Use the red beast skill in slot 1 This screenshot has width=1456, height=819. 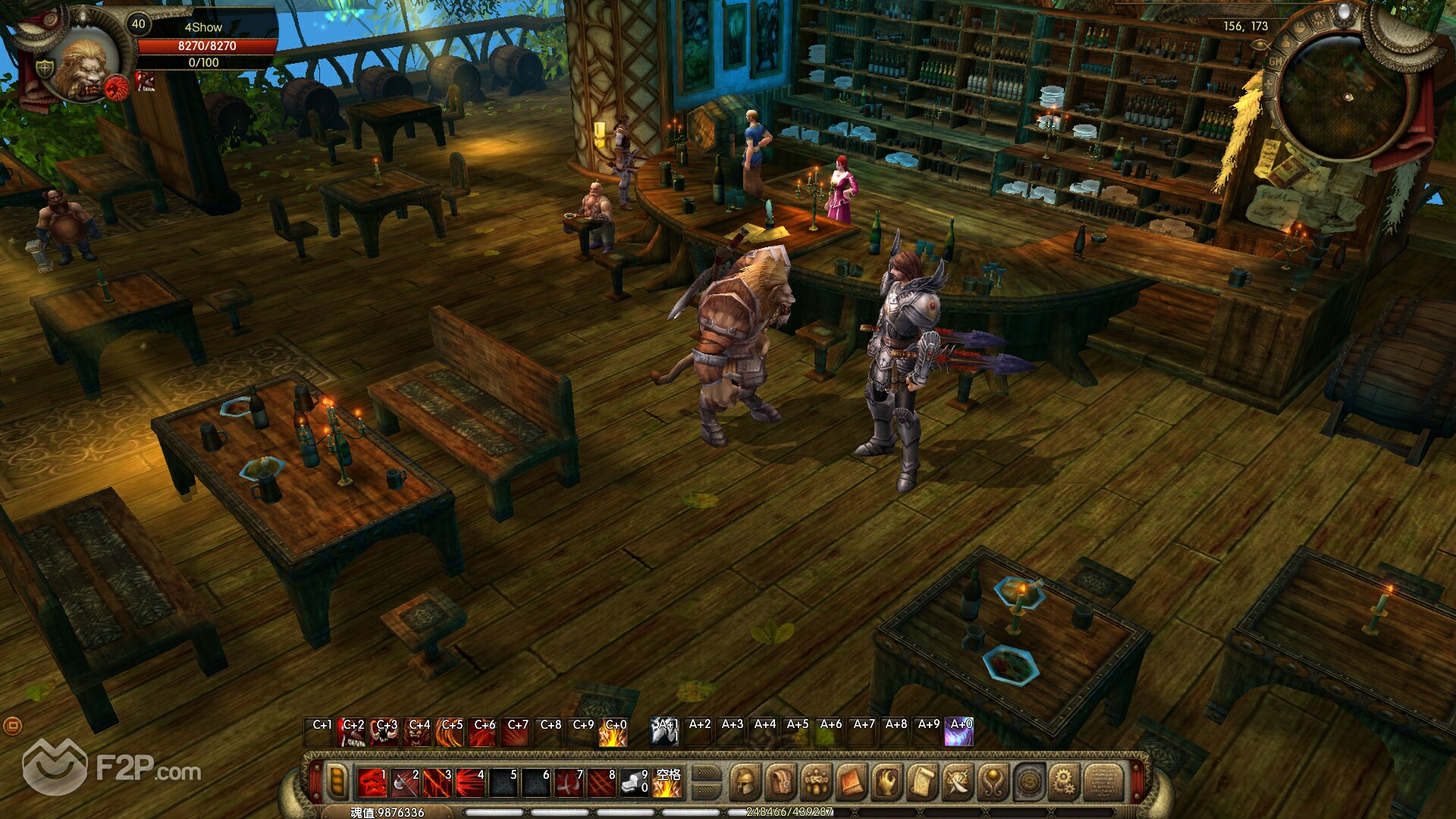click(x=372, y=783)
